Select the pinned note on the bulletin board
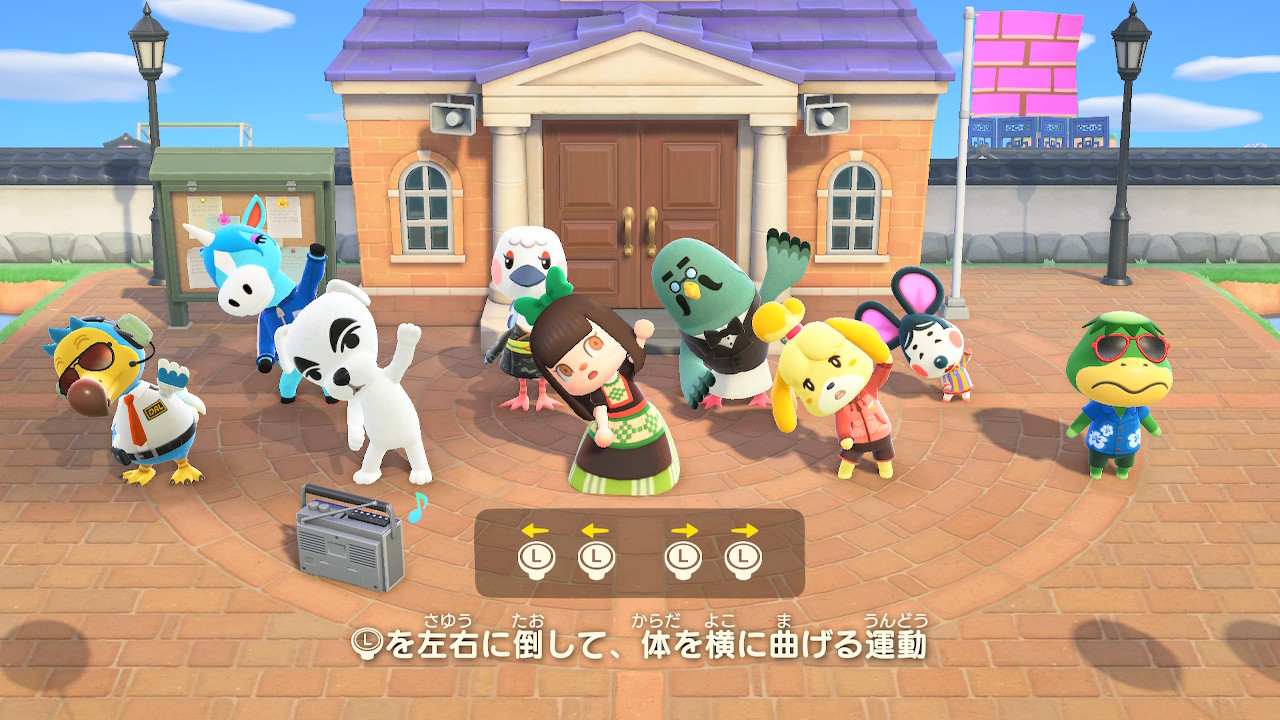The height and width of the screenshot is (720, 1280). tap(208, 208)
